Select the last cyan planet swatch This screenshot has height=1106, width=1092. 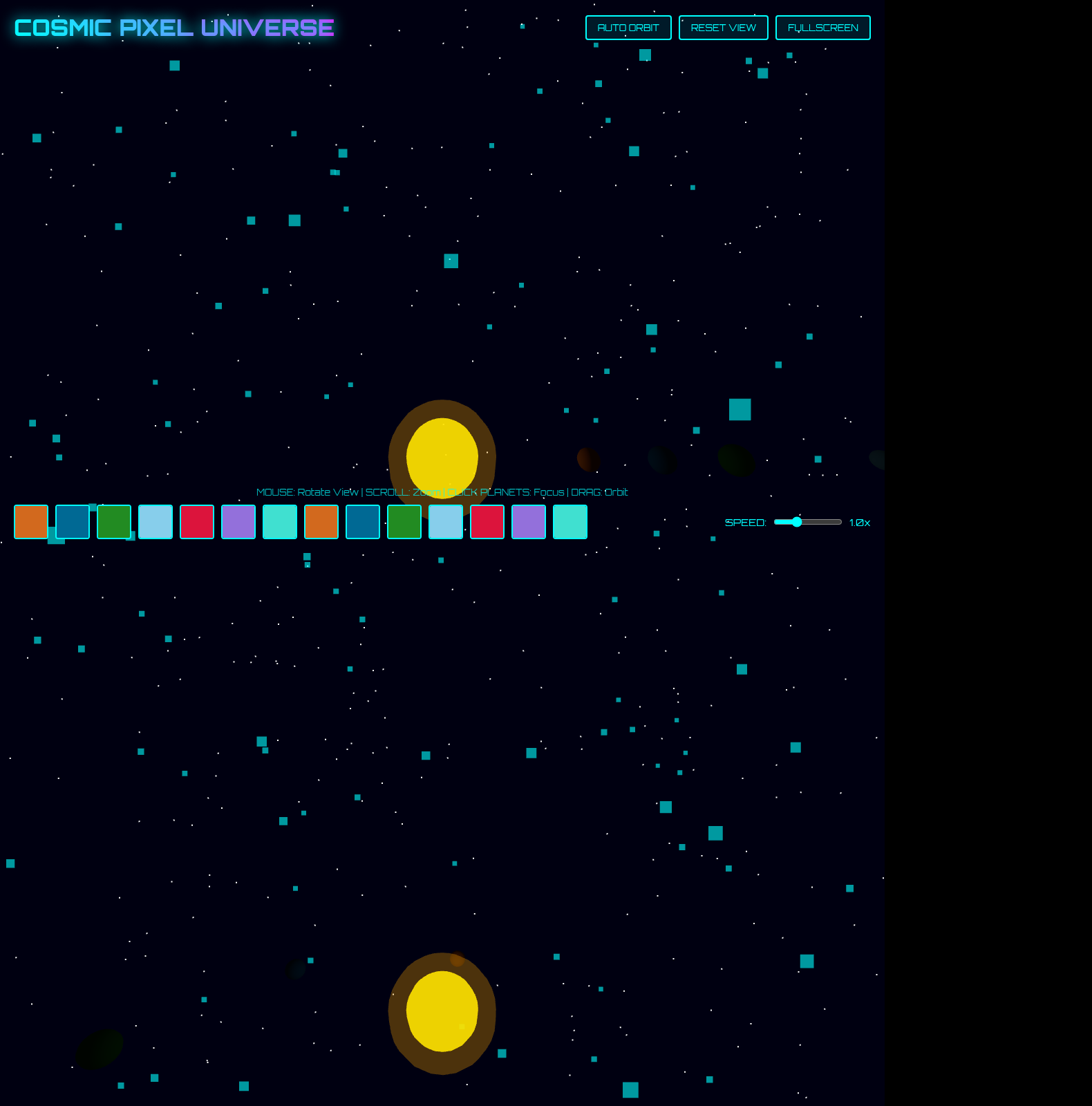tap(569, 522)
